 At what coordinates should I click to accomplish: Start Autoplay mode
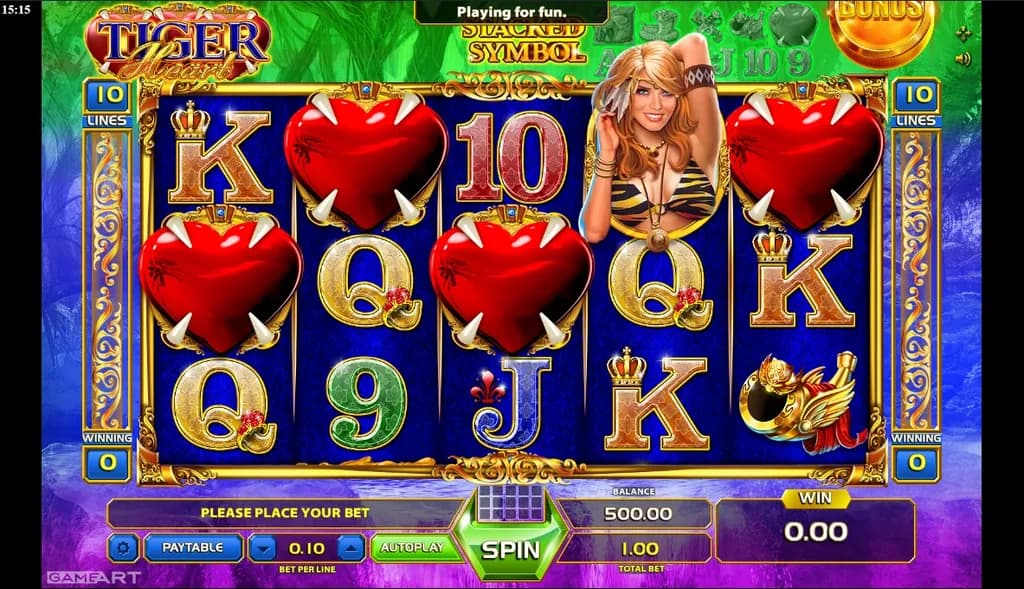point(414,548)
